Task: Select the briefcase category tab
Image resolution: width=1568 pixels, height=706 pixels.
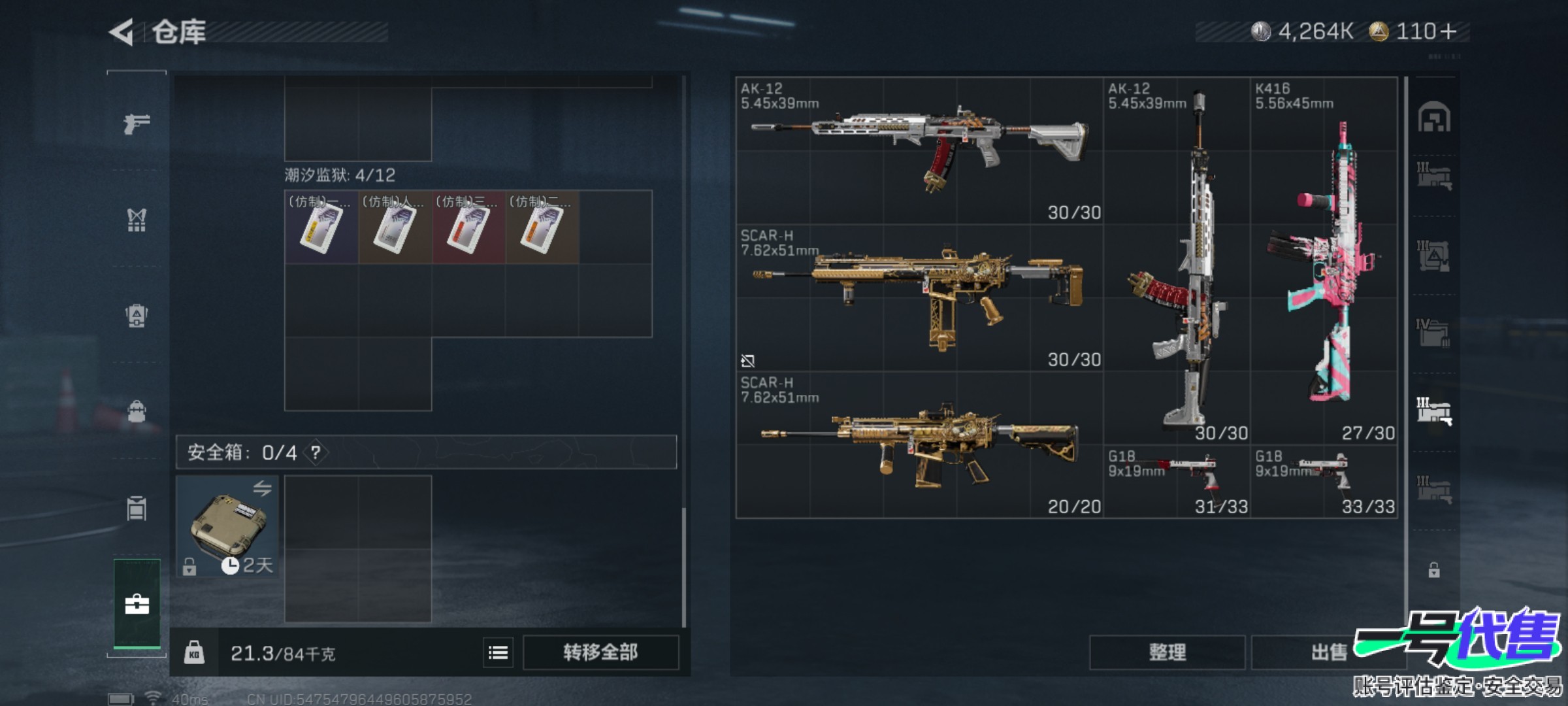Action: click(x=137, y=604)
